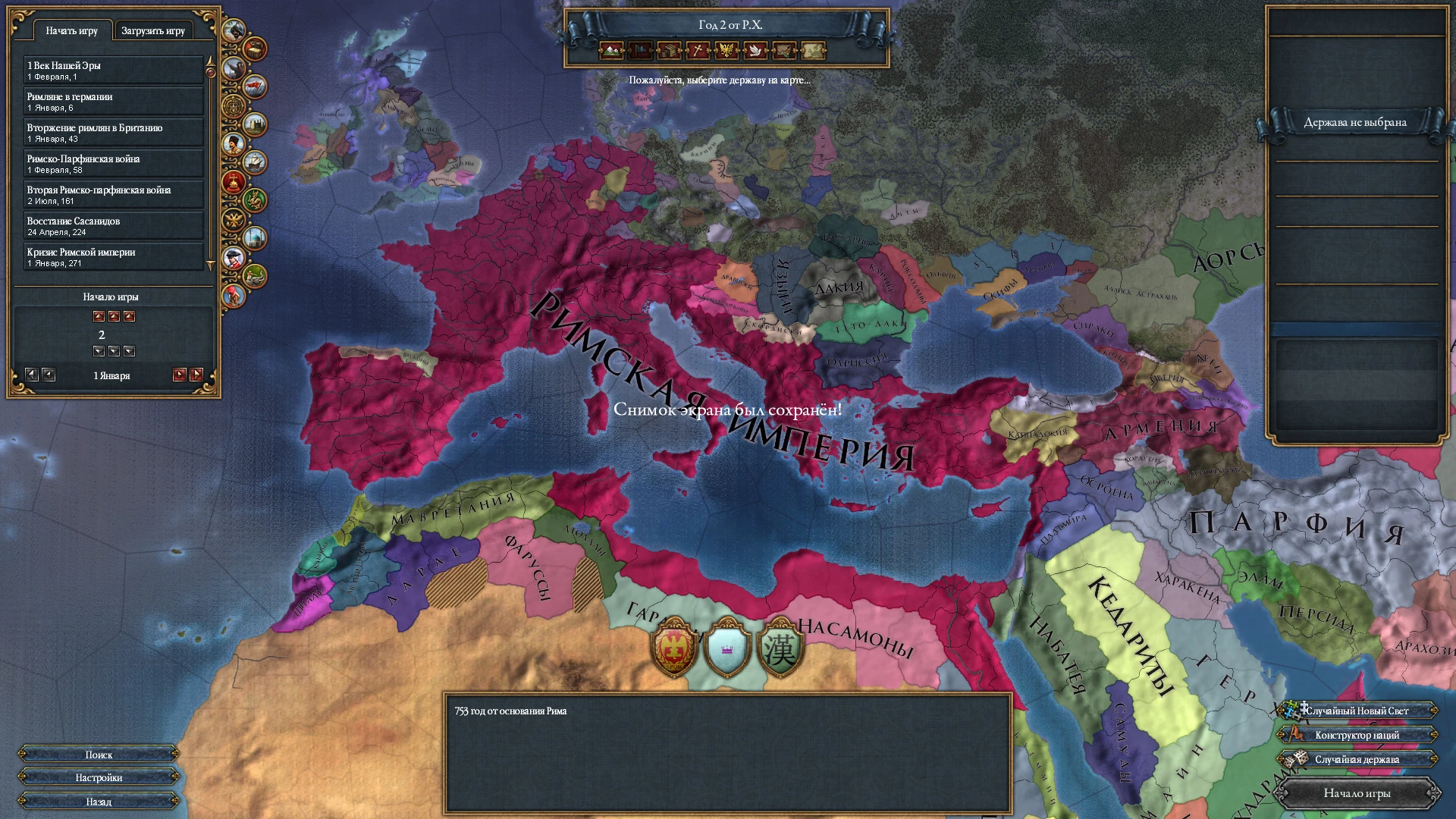Click the green dragon DLC icon

[255, 198]
